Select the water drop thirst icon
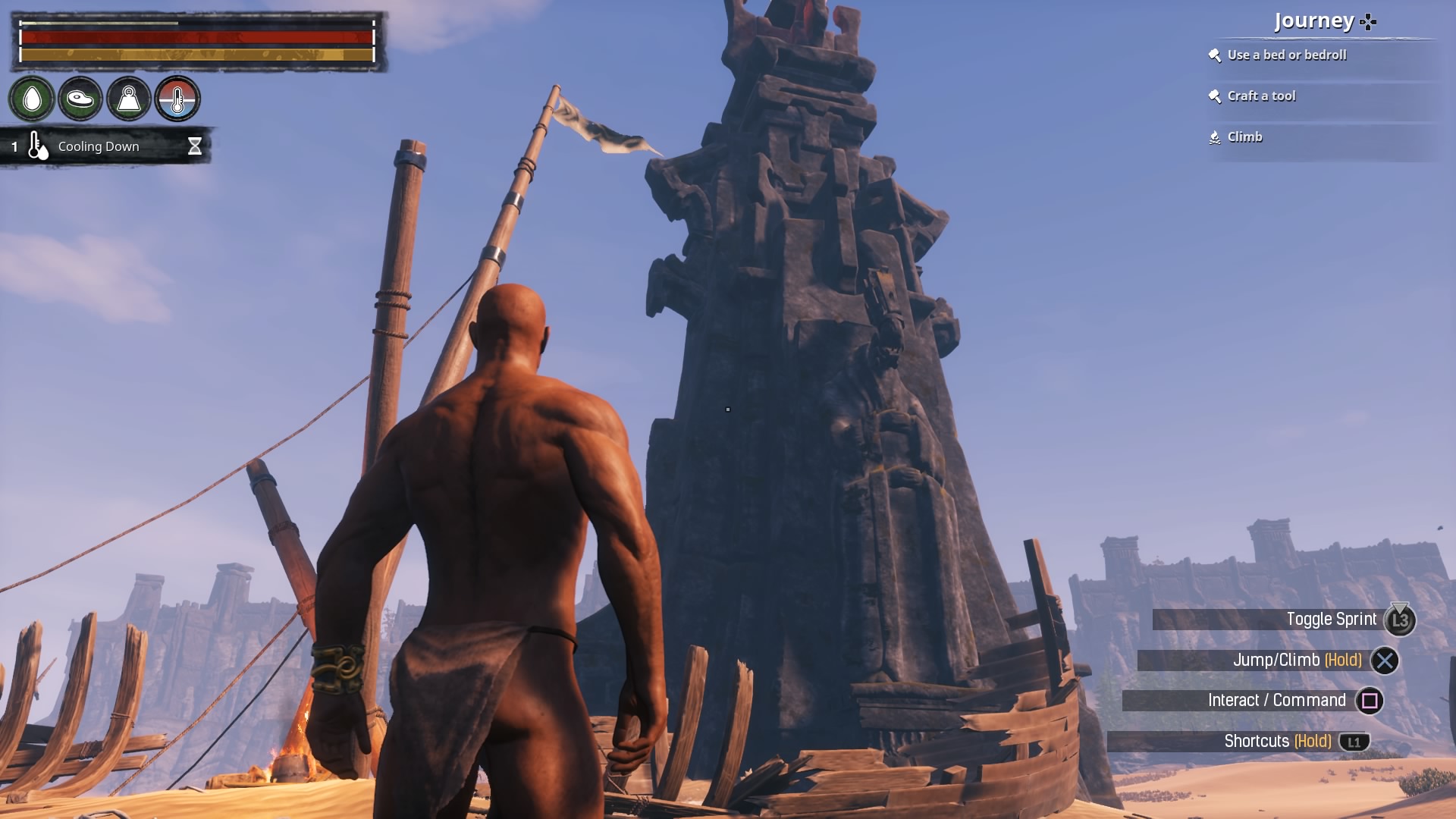 click(32, 99)
